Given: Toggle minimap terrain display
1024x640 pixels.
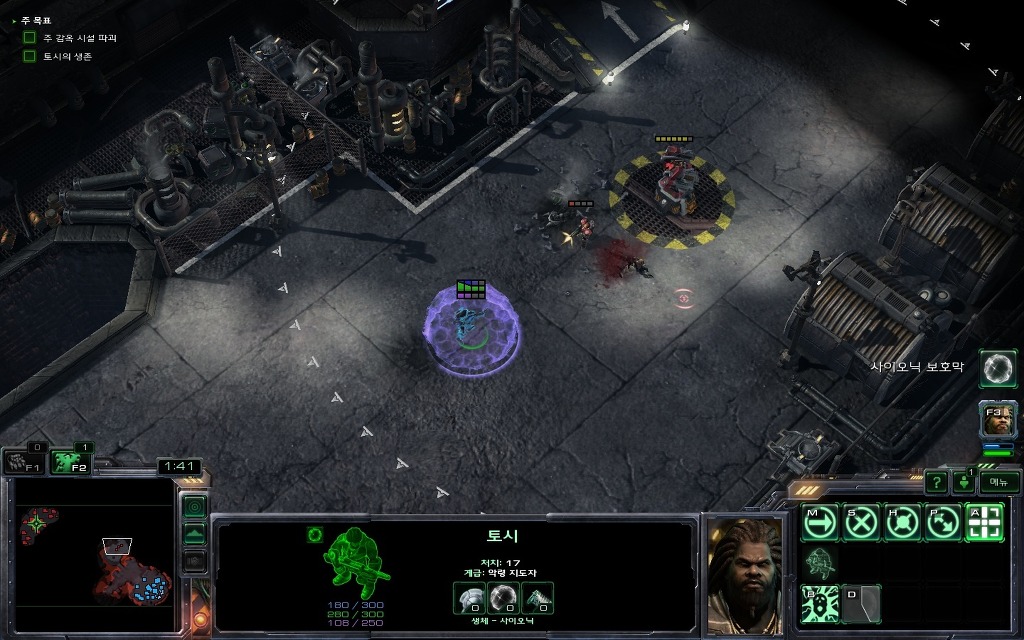Looking at the screenshot, I should click(x=195, y=534).
